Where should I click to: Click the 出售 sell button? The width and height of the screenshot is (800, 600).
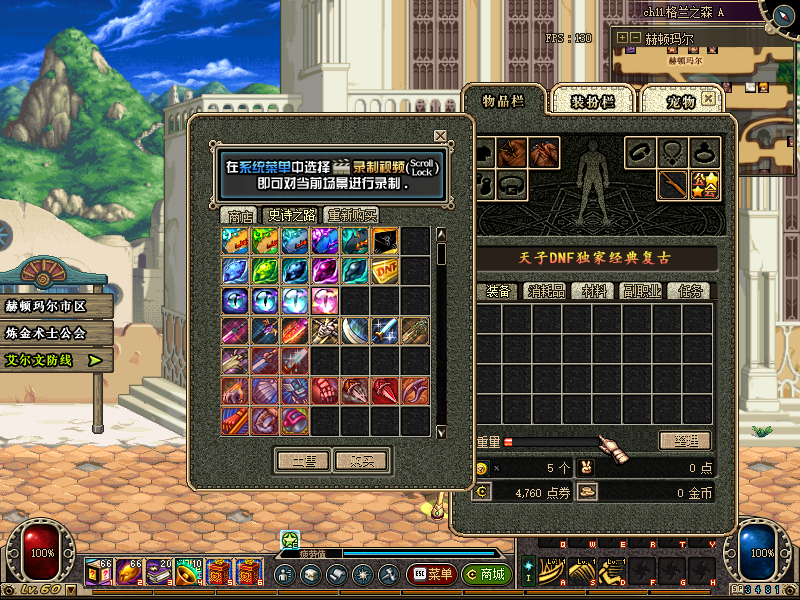point(303,461)
